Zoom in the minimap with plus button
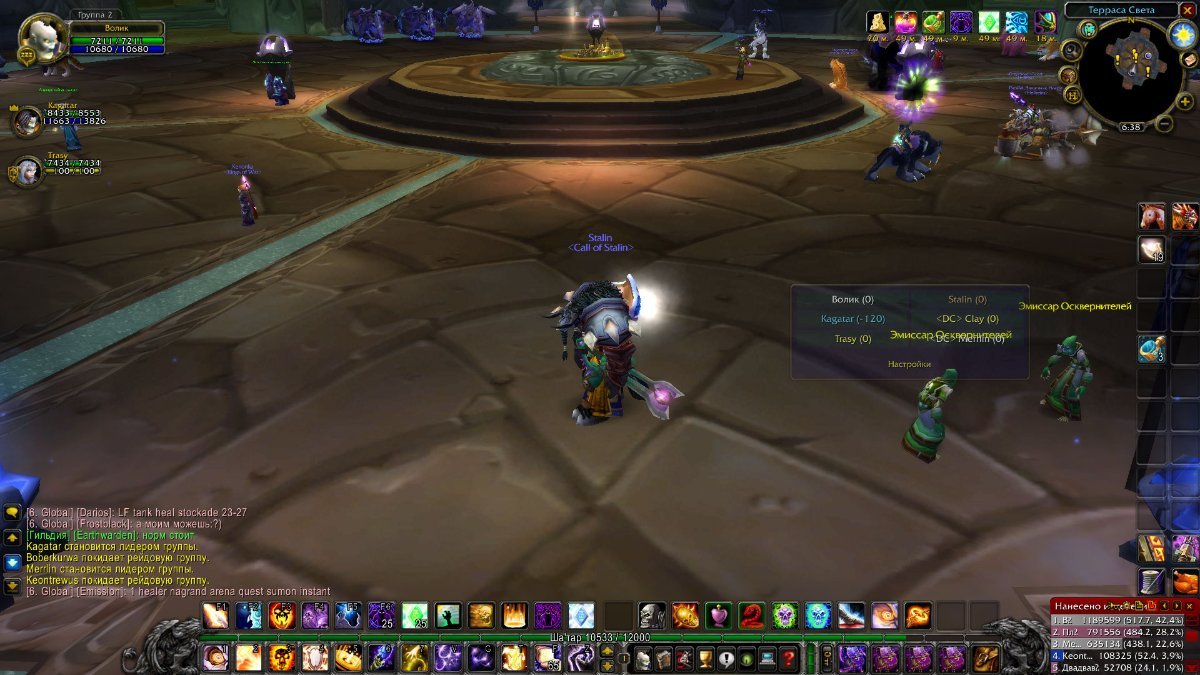 click(1184, 101)
